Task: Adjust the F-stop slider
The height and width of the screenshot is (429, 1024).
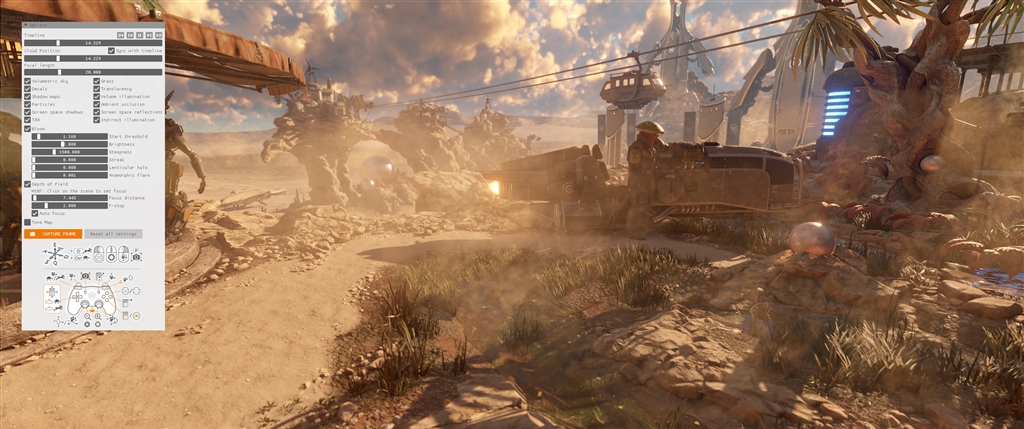Action: tap(69, 206)
